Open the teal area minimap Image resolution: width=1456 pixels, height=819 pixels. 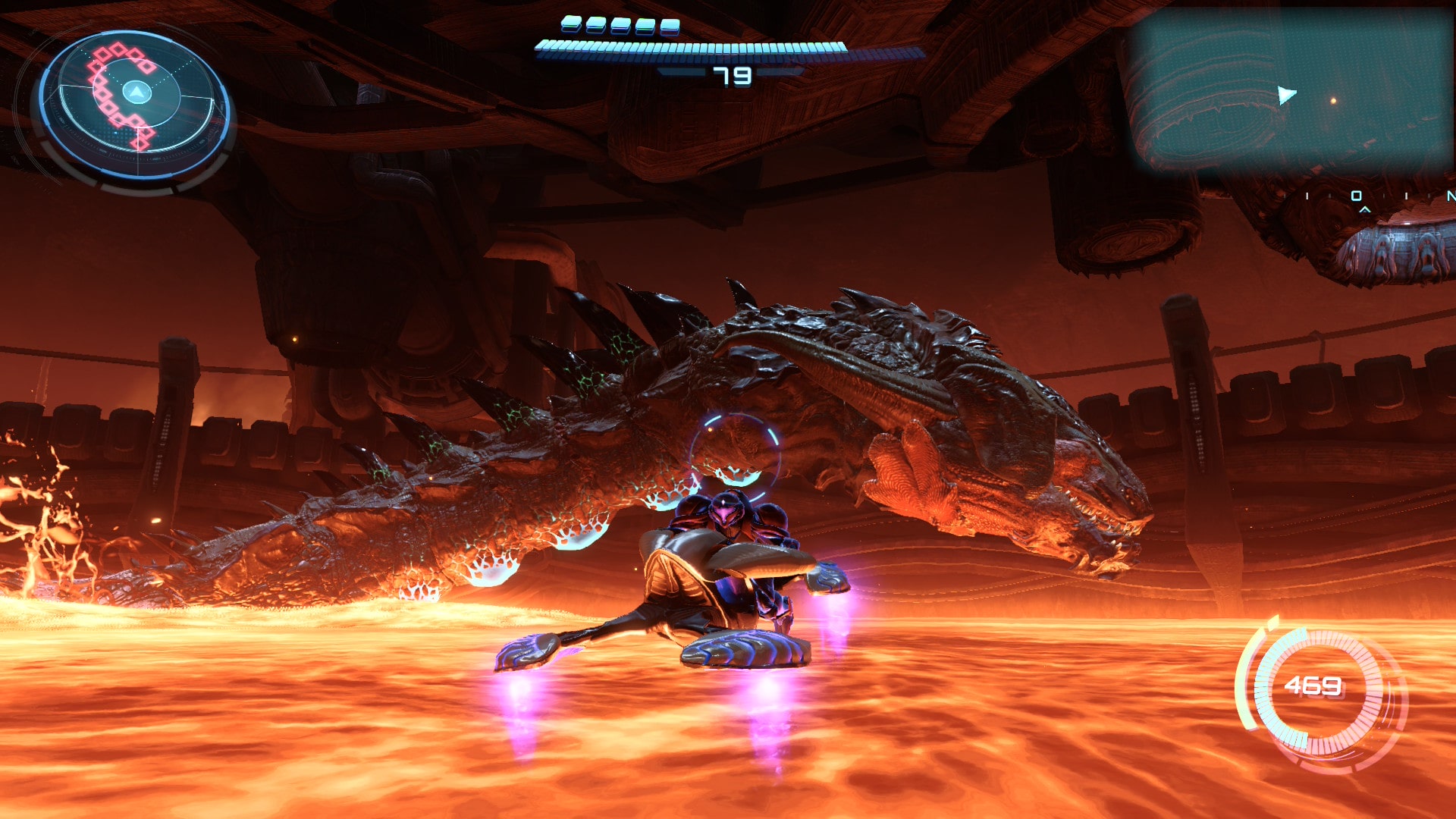point(1289,91)
